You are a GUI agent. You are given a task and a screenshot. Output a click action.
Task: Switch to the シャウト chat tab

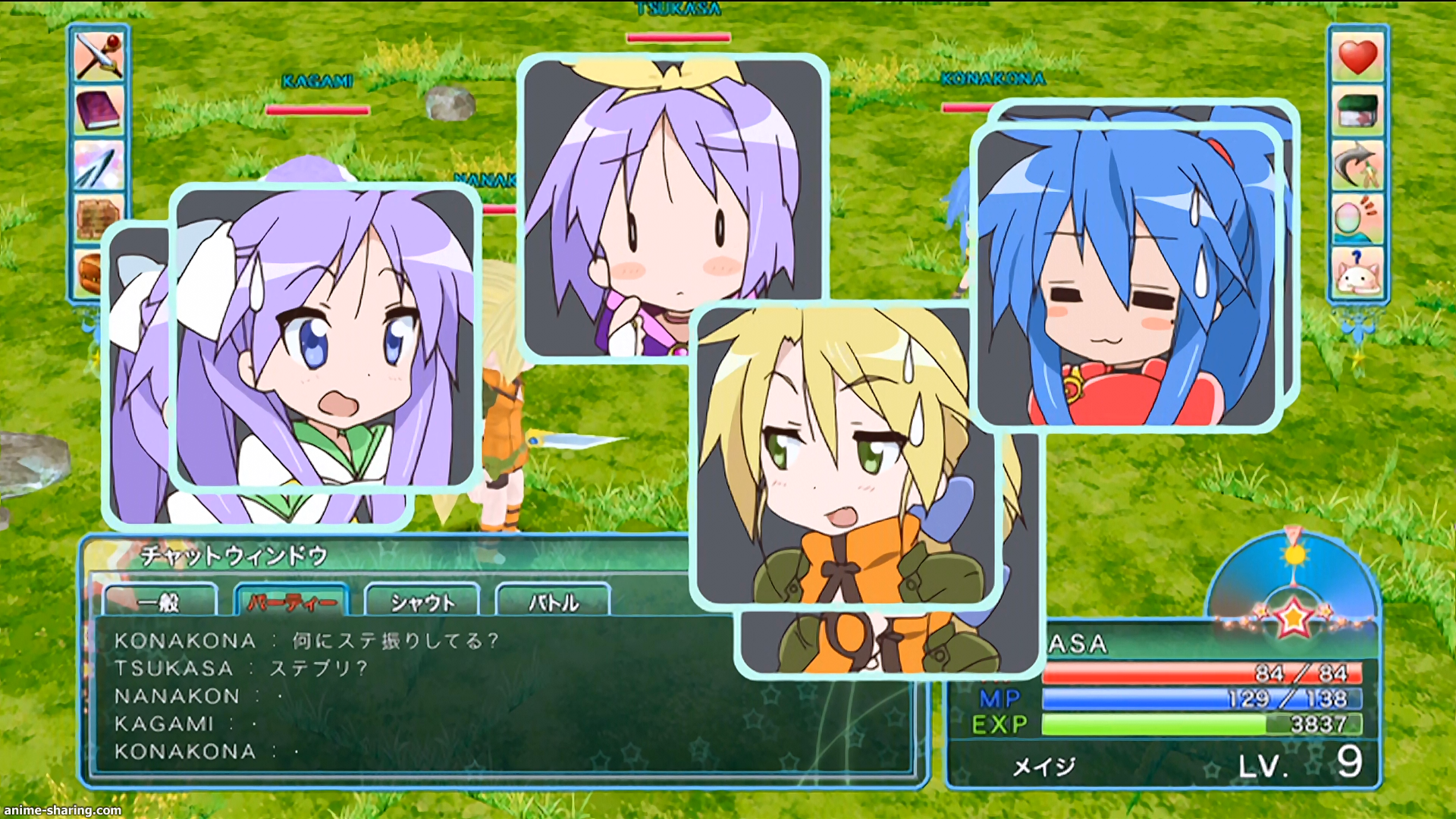coord(422,602)
